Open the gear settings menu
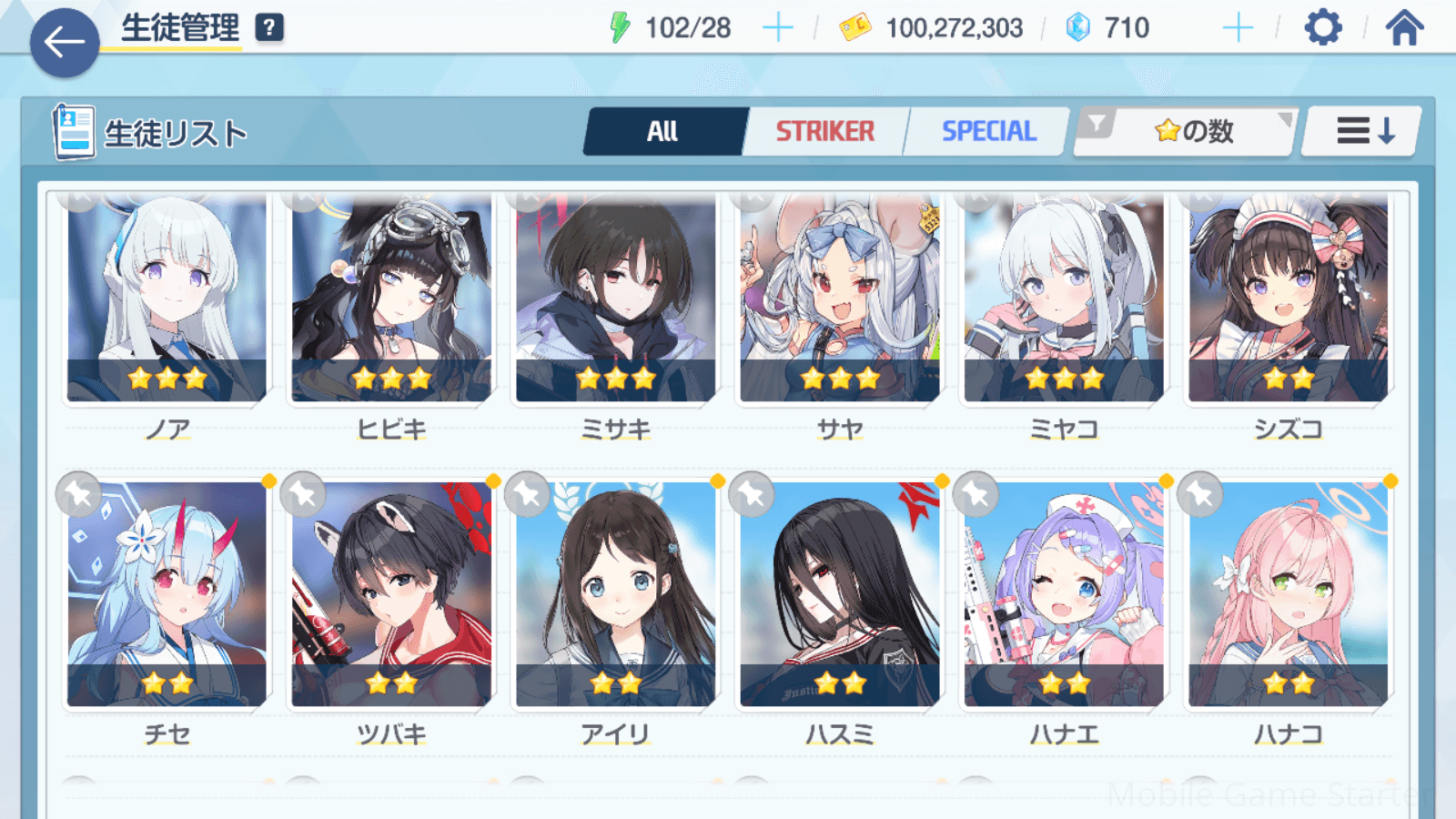The height and width of the screenshot is (819, 1456). point(1322,28)
